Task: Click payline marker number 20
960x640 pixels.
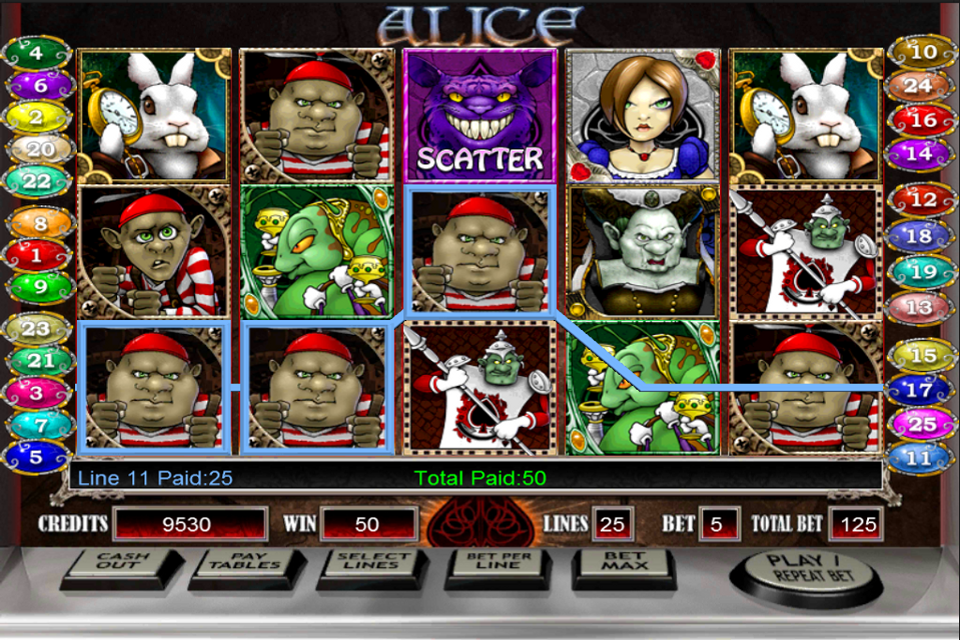Action: pyautogui.click(x=37, y=148)
